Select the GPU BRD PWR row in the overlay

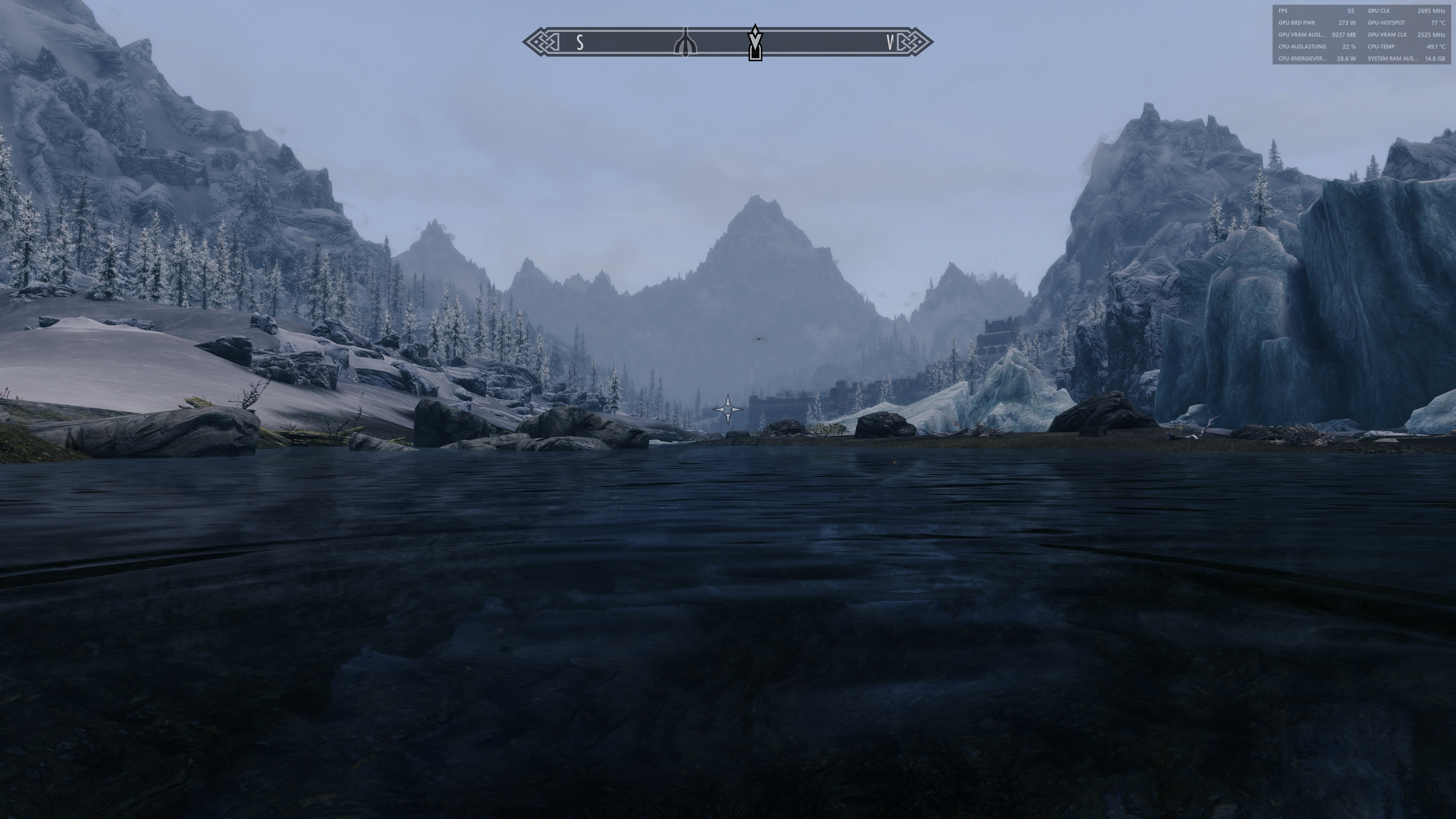(1297, 23)
